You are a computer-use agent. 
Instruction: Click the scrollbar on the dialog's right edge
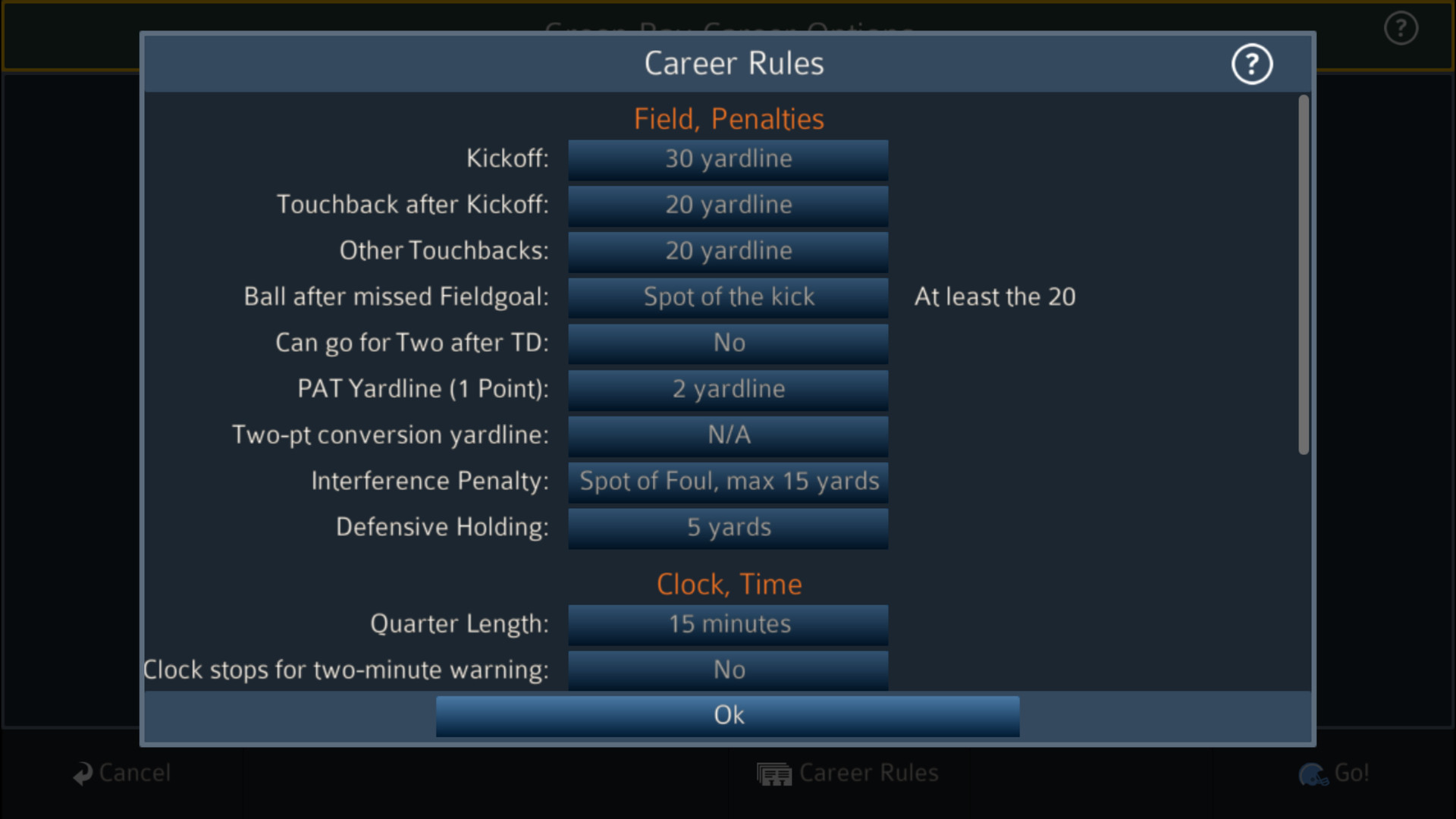click(x=1304, y=273)
